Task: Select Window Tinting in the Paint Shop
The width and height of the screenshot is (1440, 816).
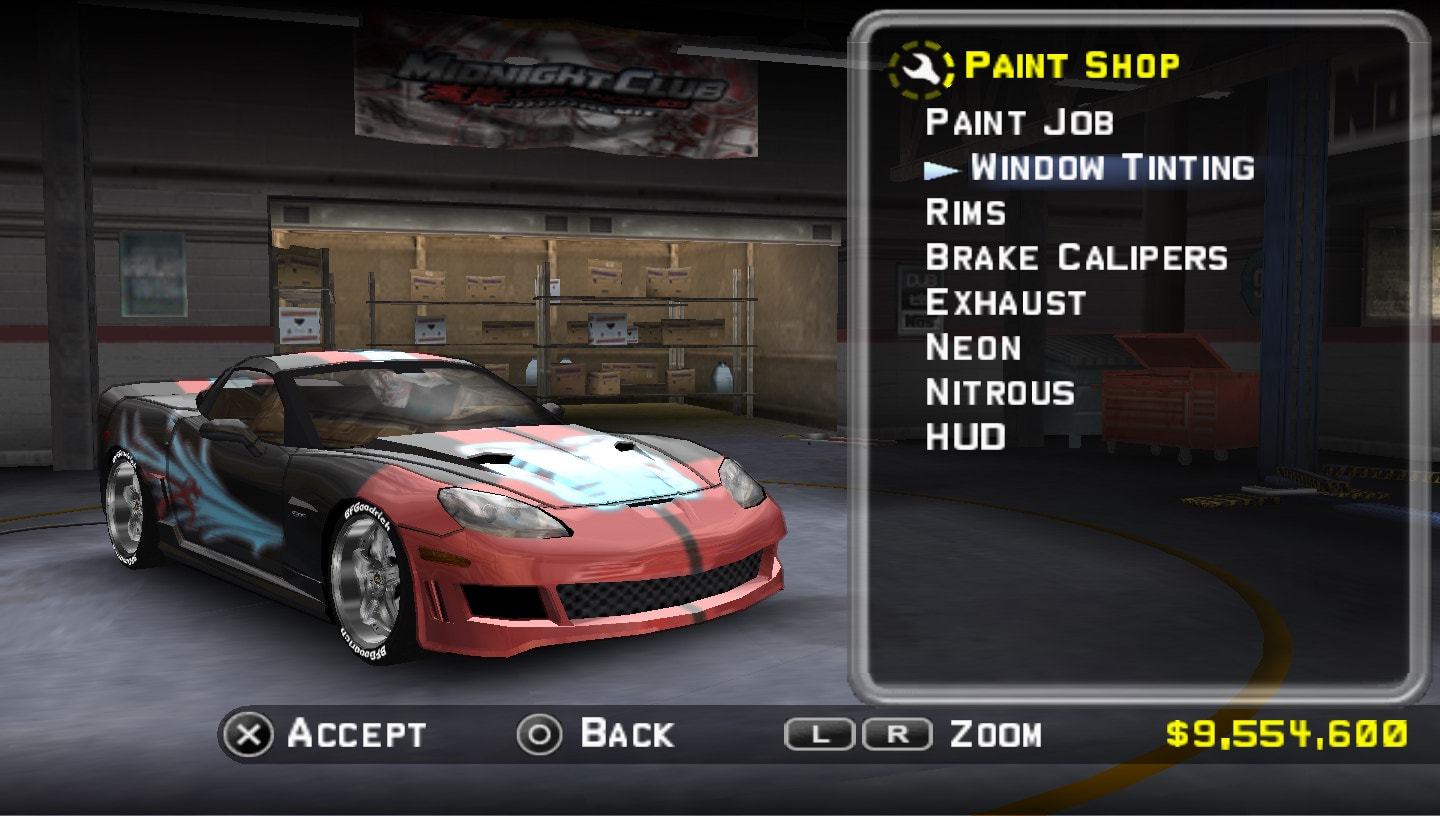Action: (1111, 167)
